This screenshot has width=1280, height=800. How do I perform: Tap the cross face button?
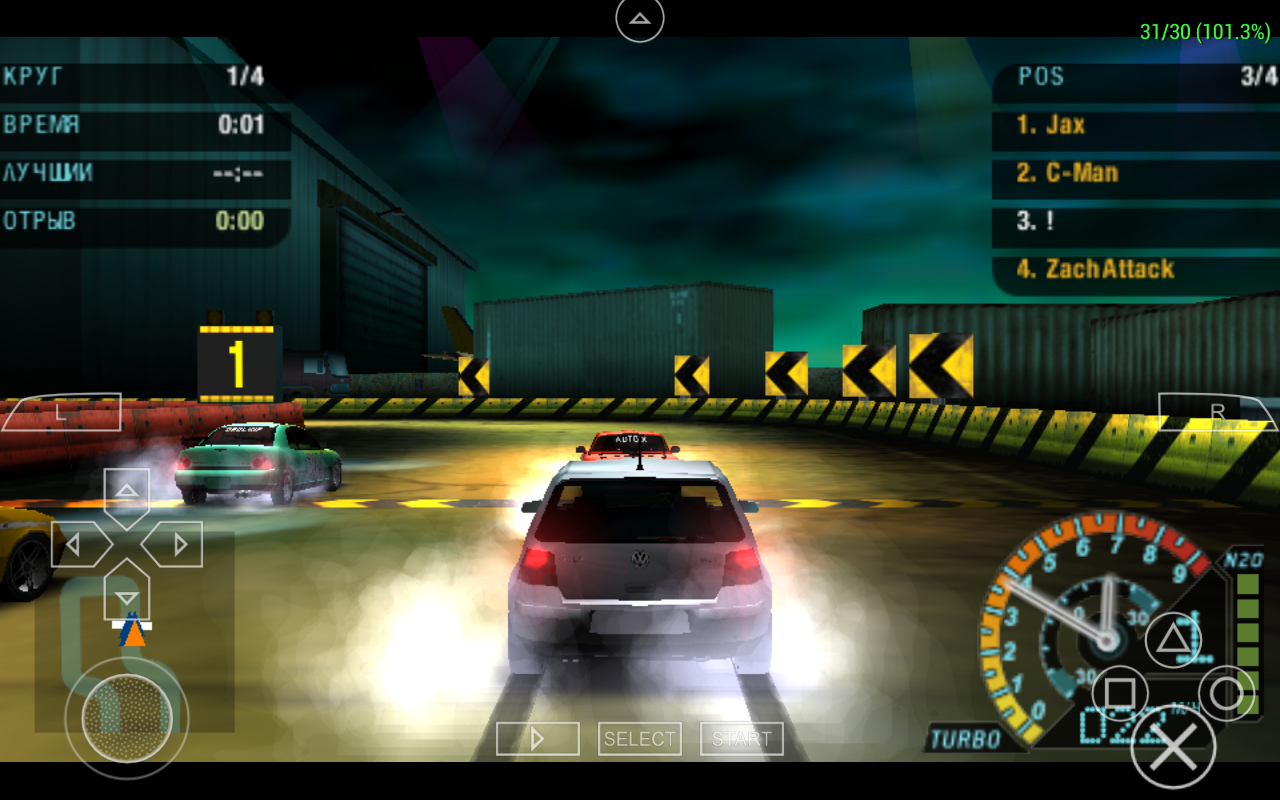(1173, 746)
